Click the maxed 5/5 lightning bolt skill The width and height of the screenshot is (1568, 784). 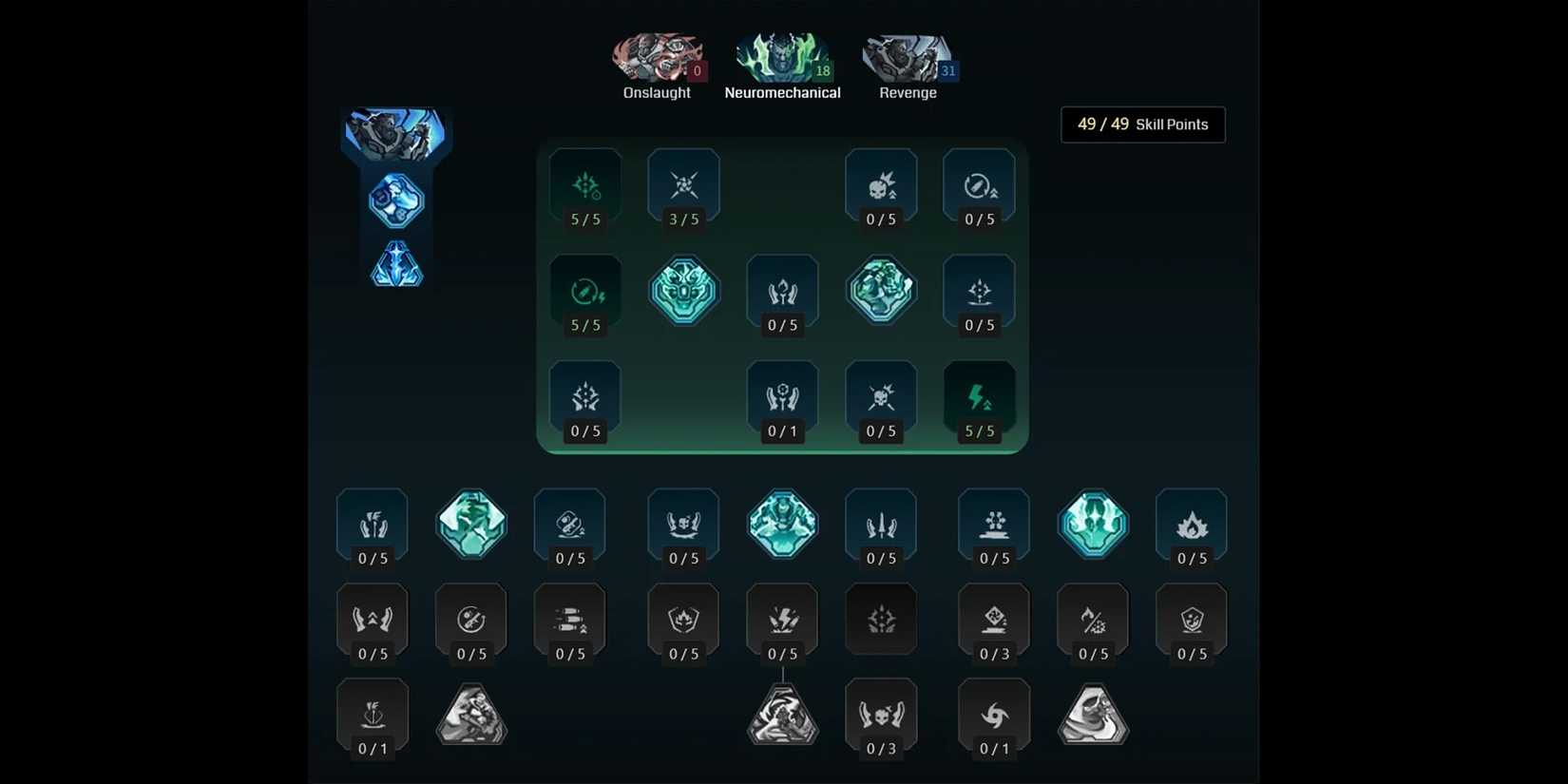pyautogui.click(x=980, y=396)
